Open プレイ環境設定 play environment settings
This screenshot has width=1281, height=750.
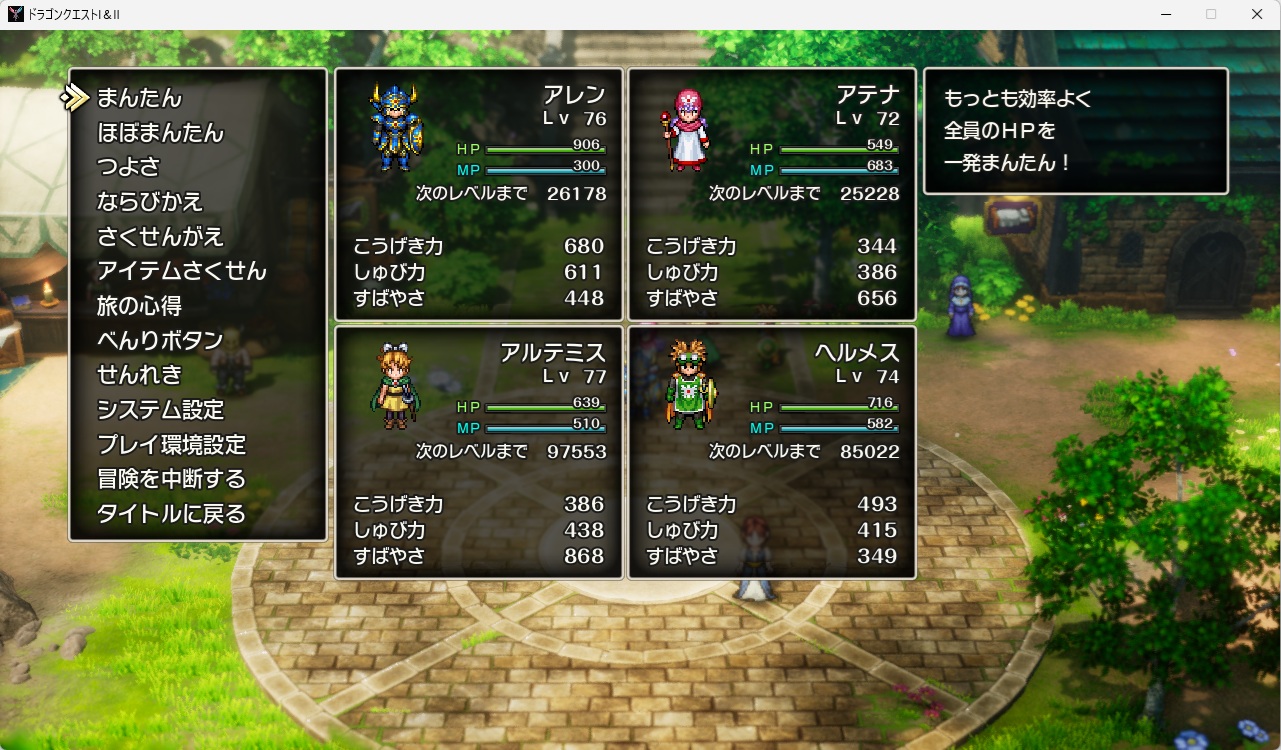(171, 444)
